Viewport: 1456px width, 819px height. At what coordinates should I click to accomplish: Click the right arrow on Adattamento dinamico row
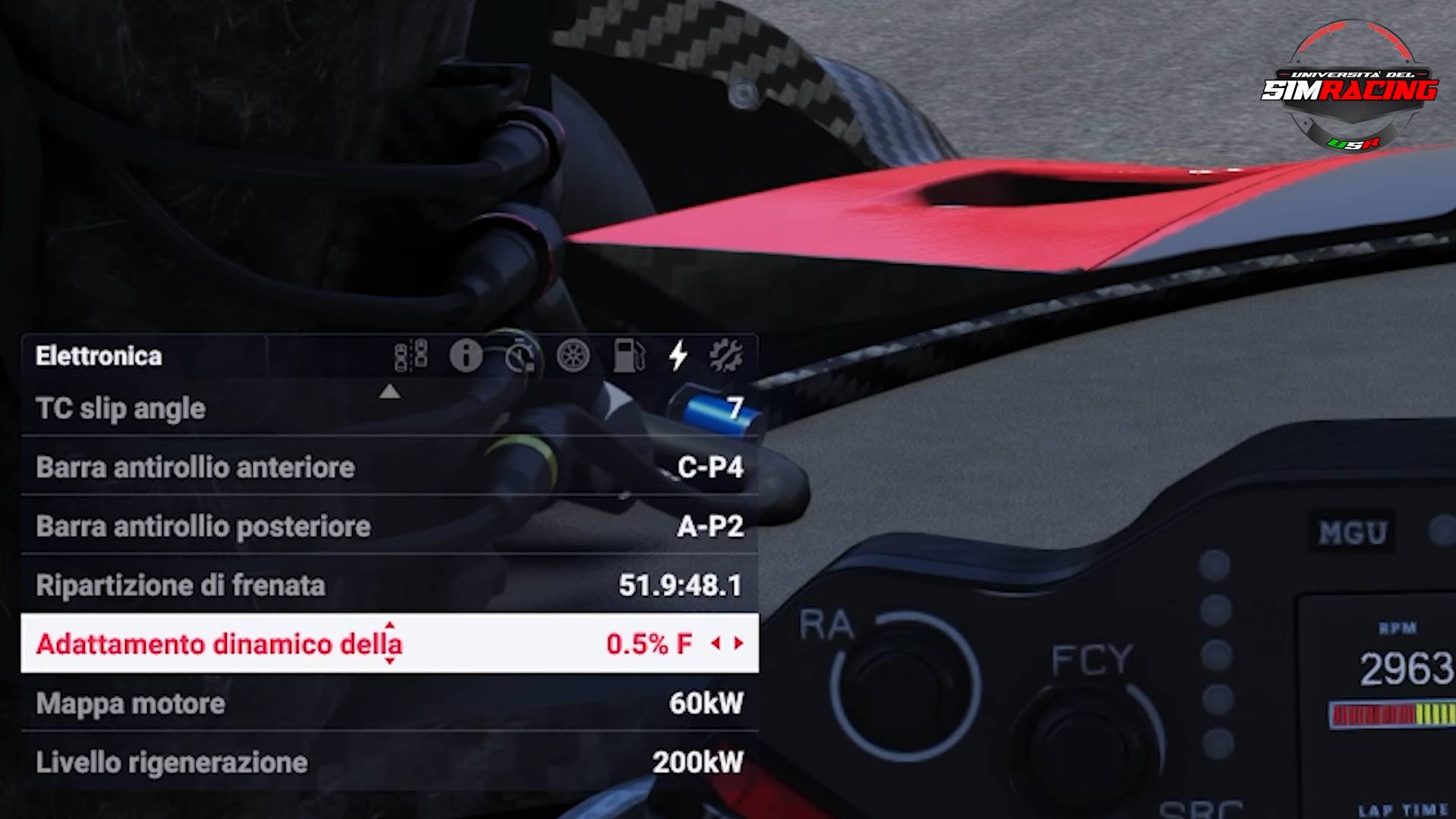point(737,644)
